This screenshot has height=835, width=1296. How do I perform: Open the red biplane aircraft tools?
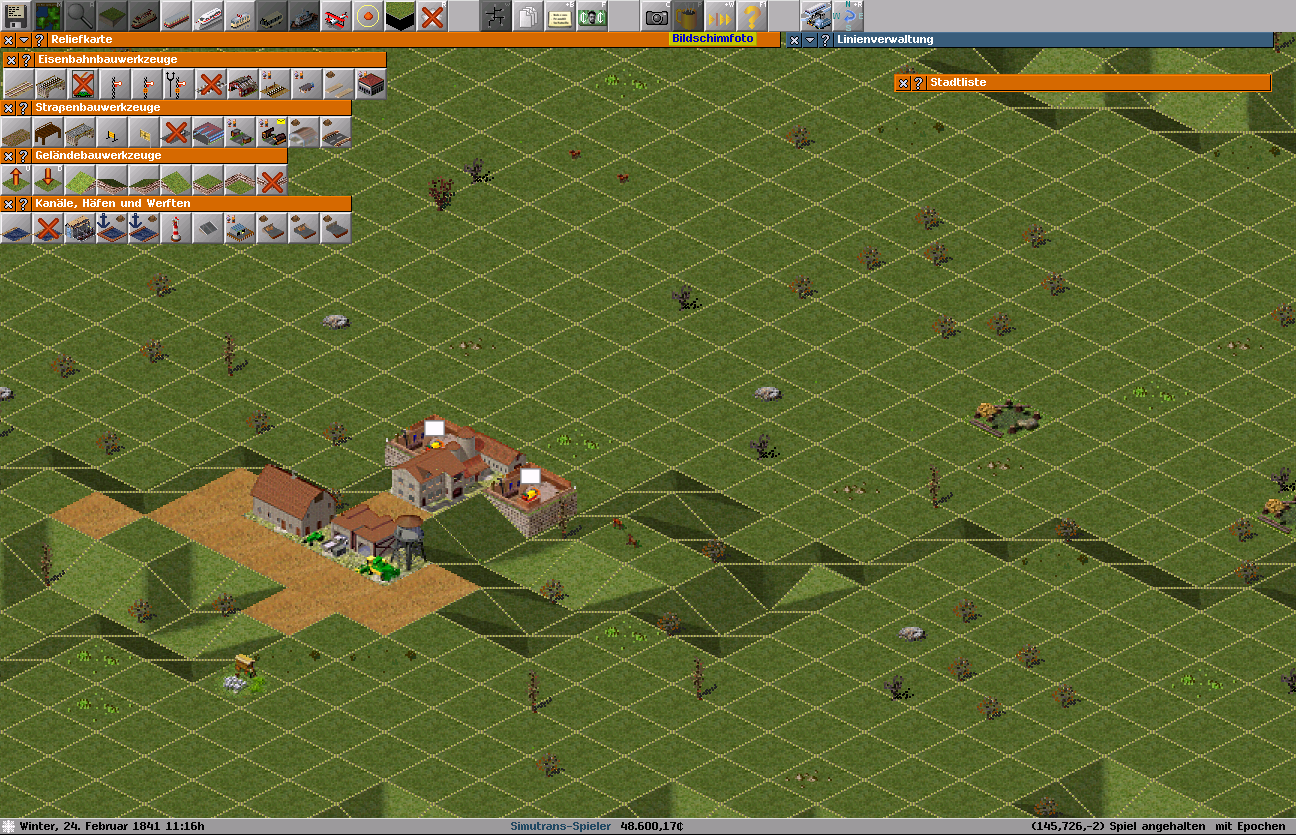coord(336,16)
